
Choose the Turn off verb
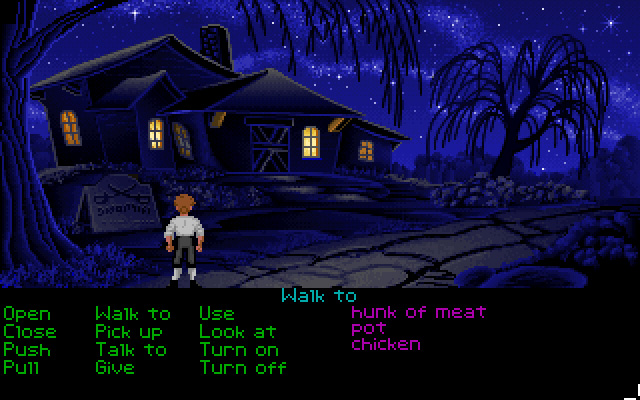(x=243, y=368)
